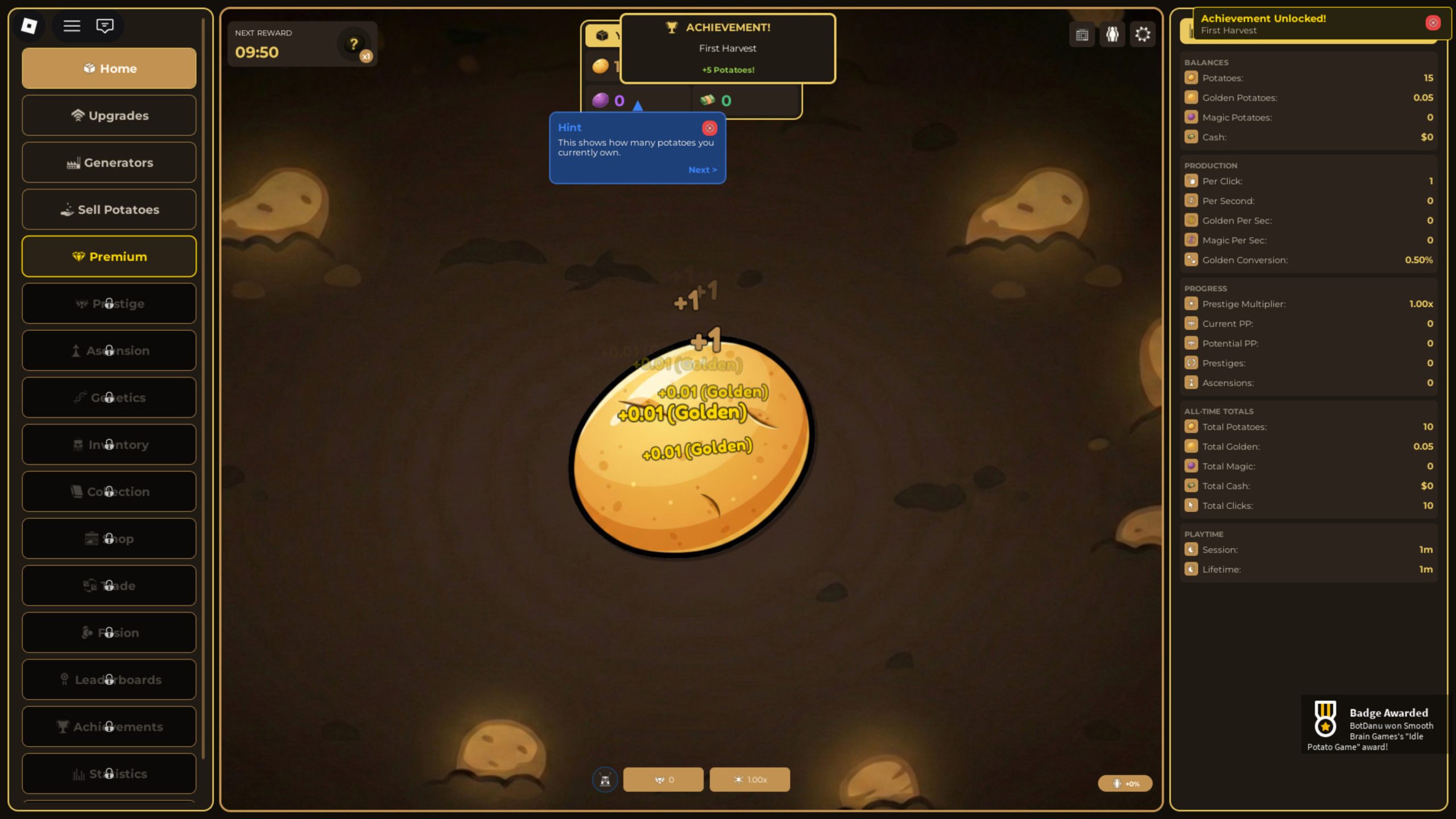Open the Upgrades menu
The width and height of the screenshot is (1456, 819).
(x=109, y=115)
